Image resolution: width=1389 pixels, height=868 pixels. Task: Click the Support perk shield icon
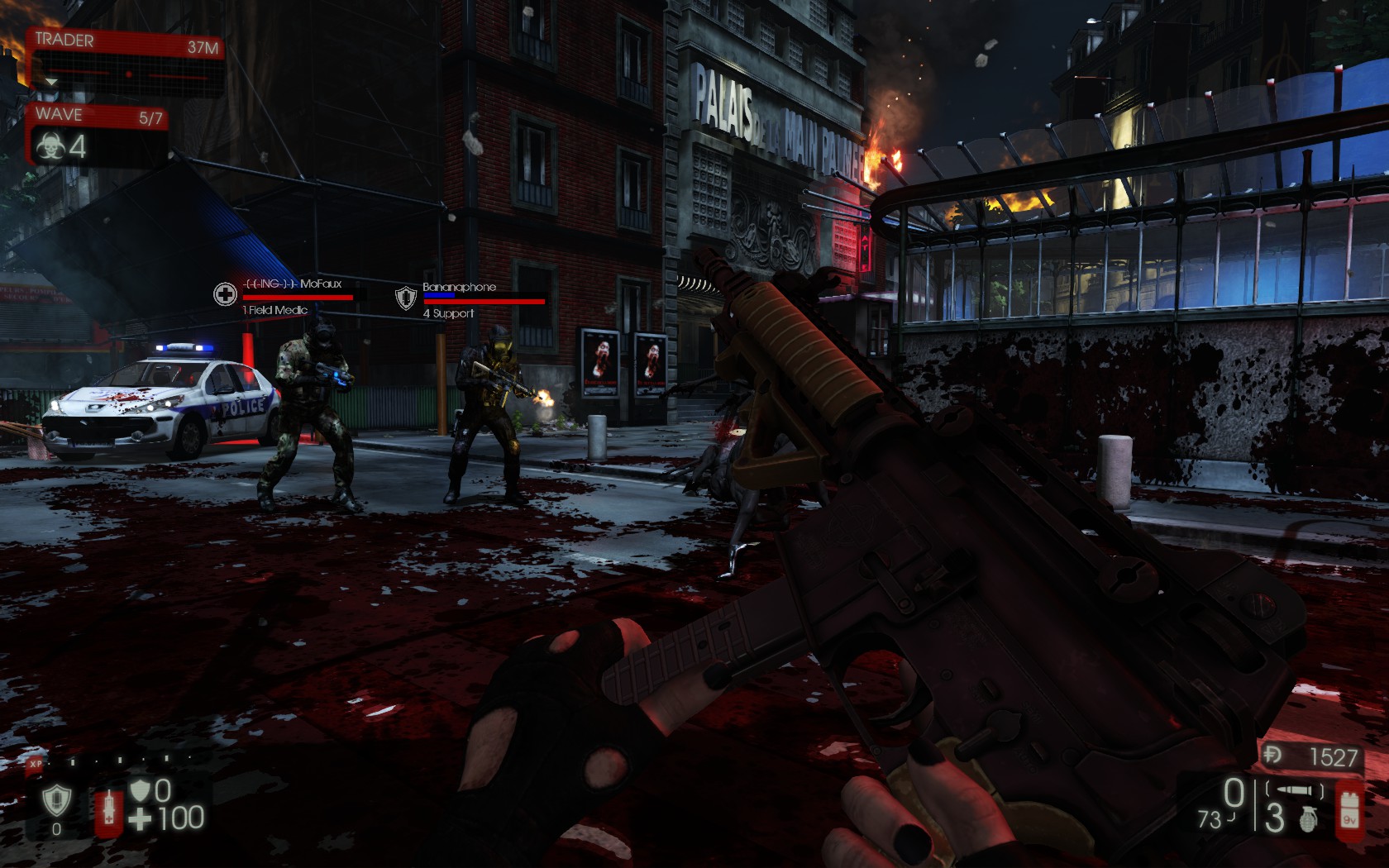[56, 800]
